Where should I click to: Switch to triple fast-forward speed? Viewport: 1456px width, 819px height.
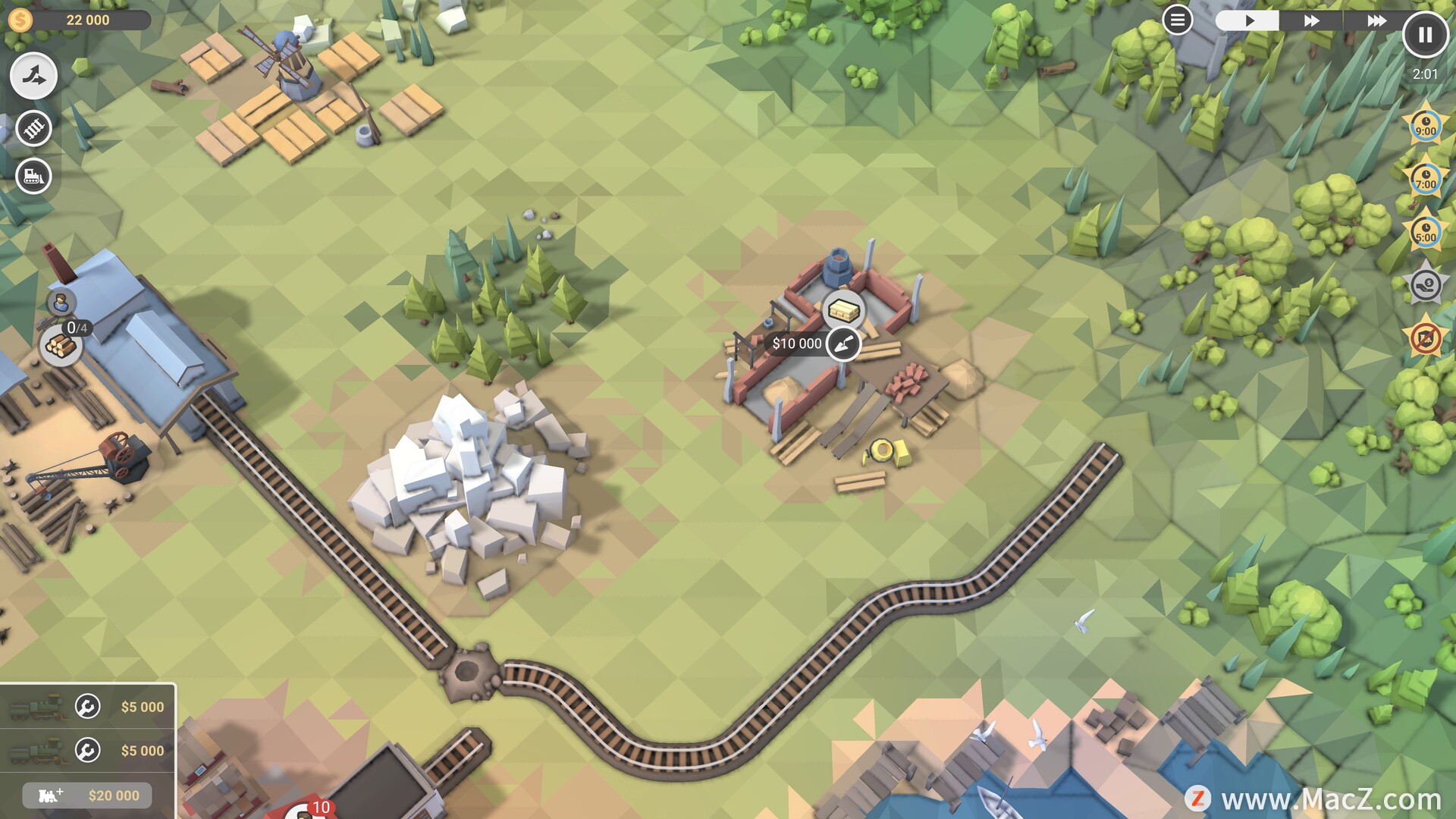1376,20
